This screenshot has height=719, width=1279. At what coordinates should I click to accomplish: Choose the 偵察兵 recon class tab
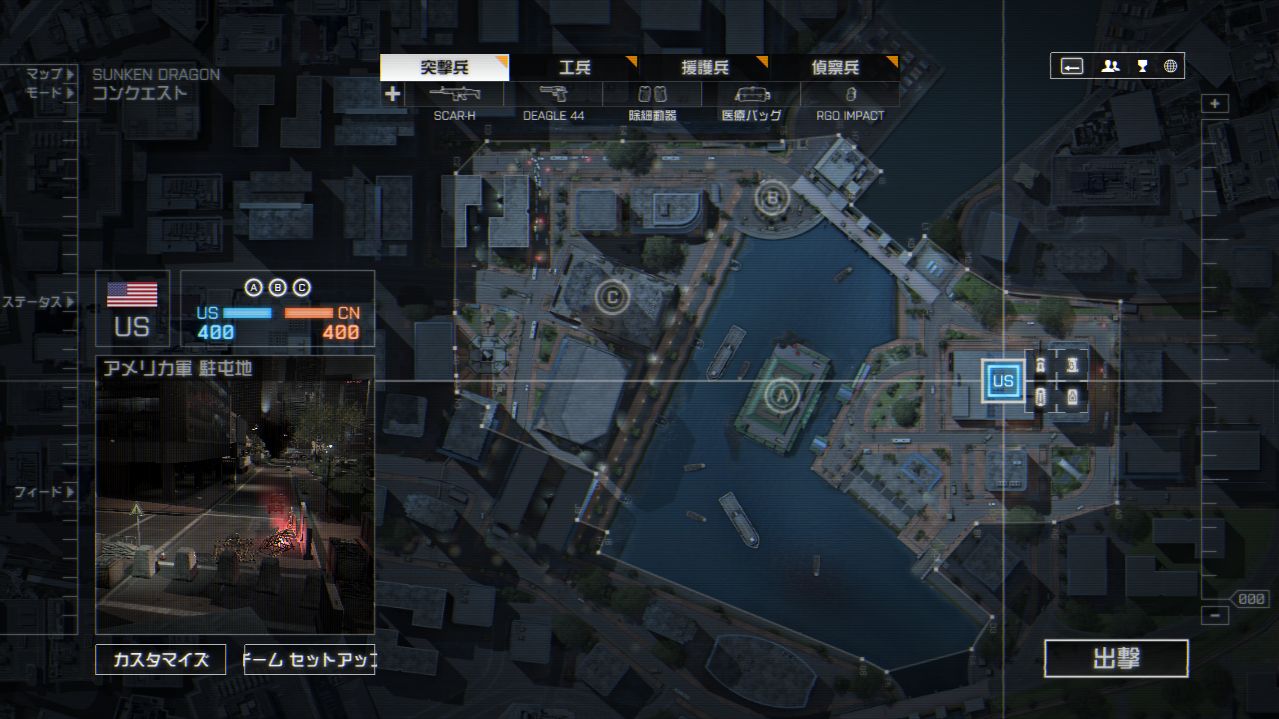point(834,68)
